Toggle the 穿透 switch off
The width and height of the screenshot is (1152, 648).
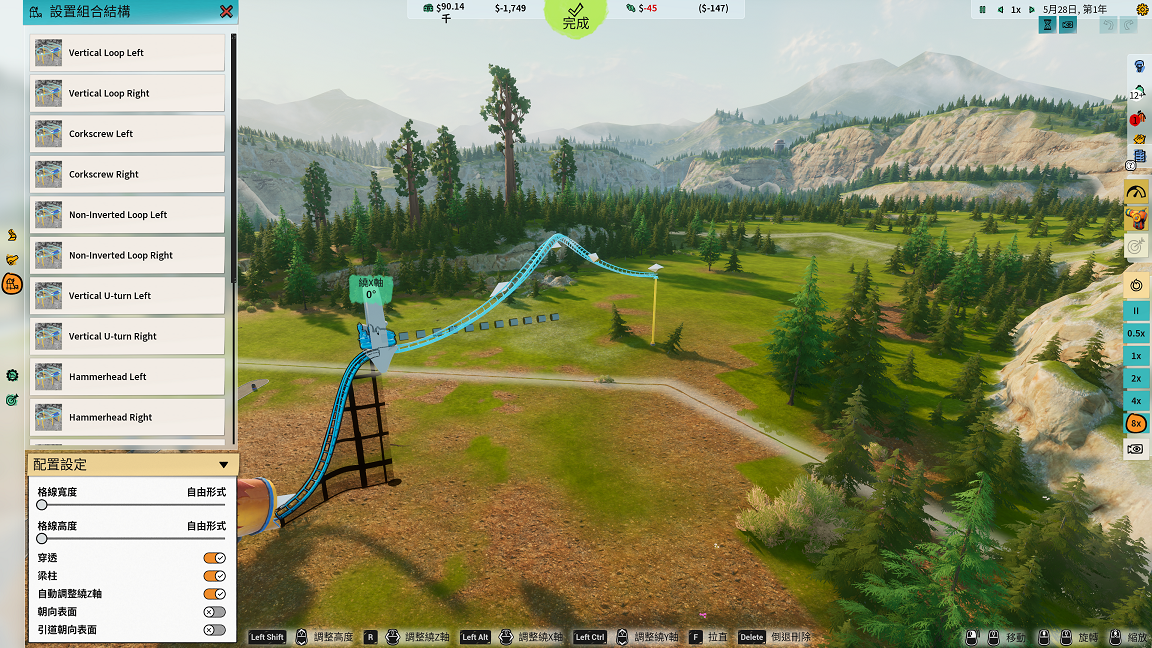tap(214, 558)
